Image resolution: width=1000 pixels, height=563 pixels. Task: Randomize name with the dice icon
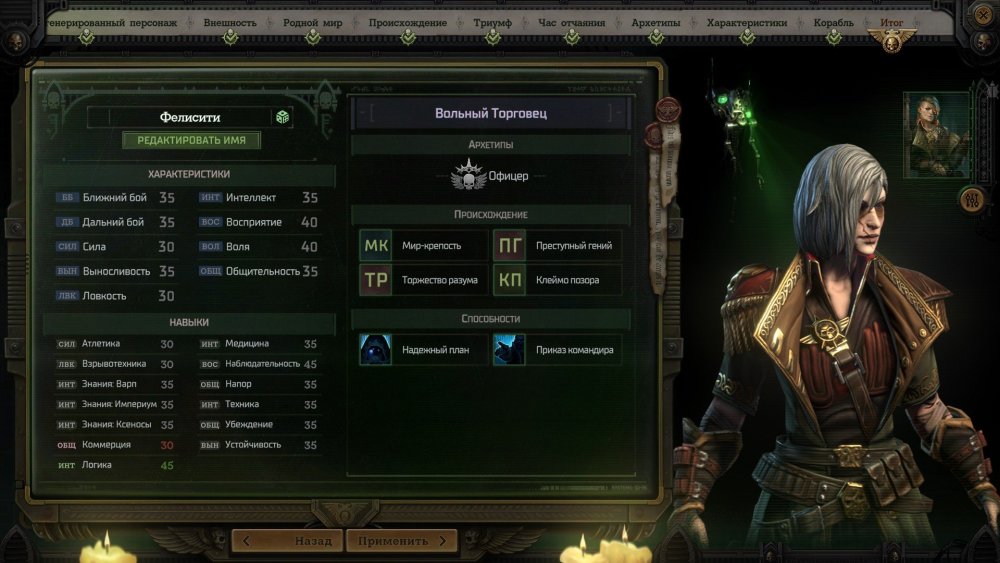pos(283,117)
